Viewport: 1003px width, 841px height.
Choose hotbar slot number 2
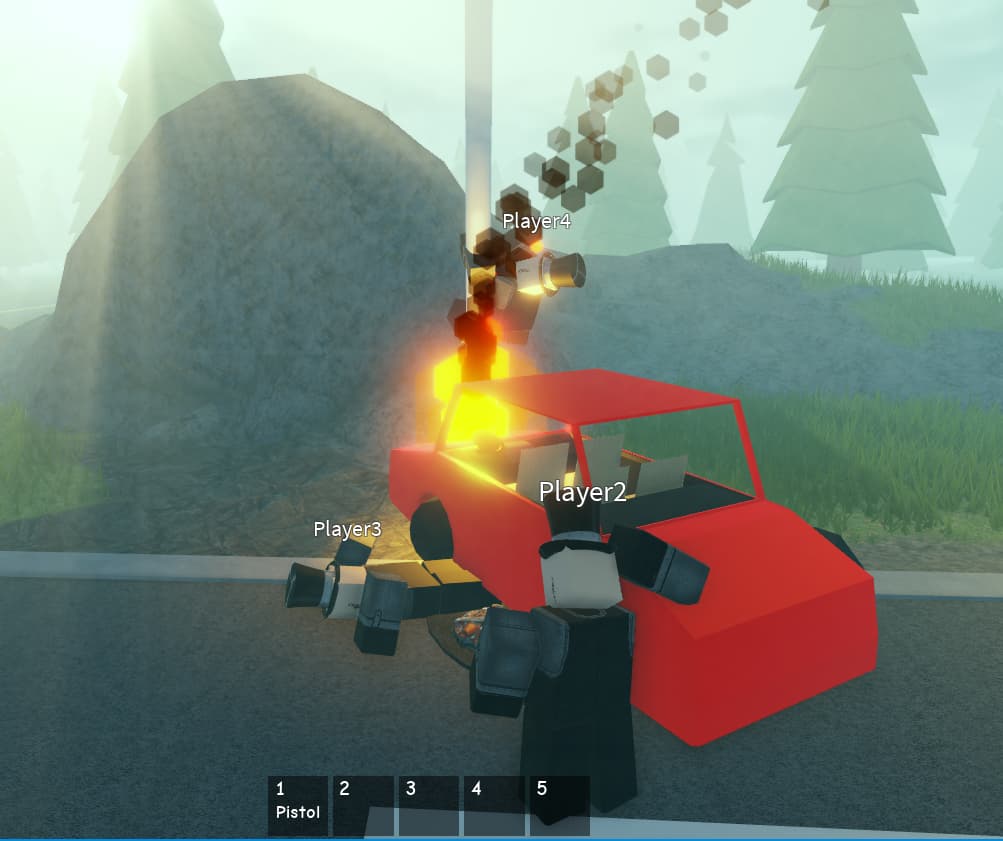(363, 805)
